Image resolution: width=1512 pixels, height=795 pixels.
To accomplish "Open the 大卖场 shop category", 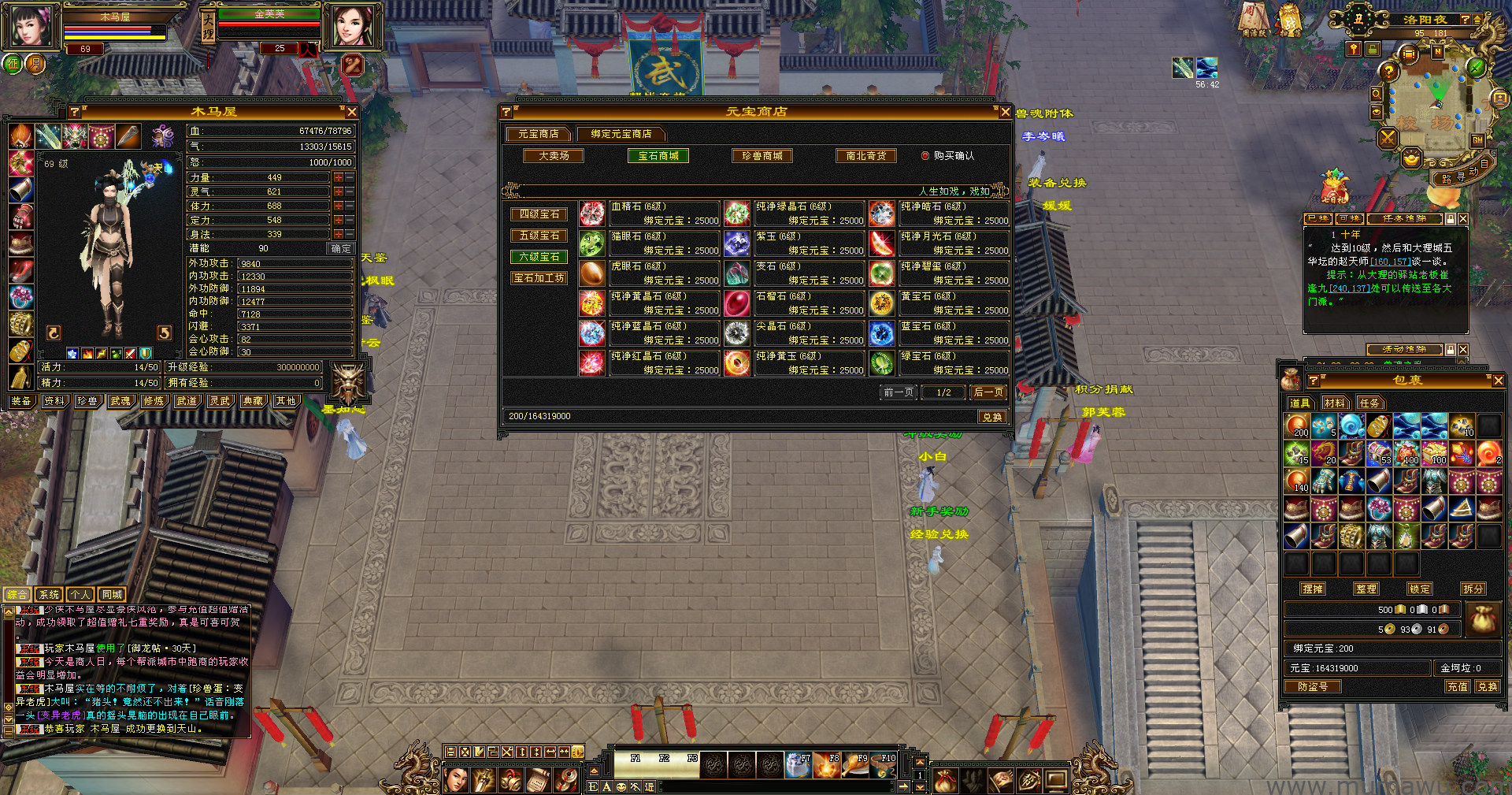I will click(x=554, y=156).
